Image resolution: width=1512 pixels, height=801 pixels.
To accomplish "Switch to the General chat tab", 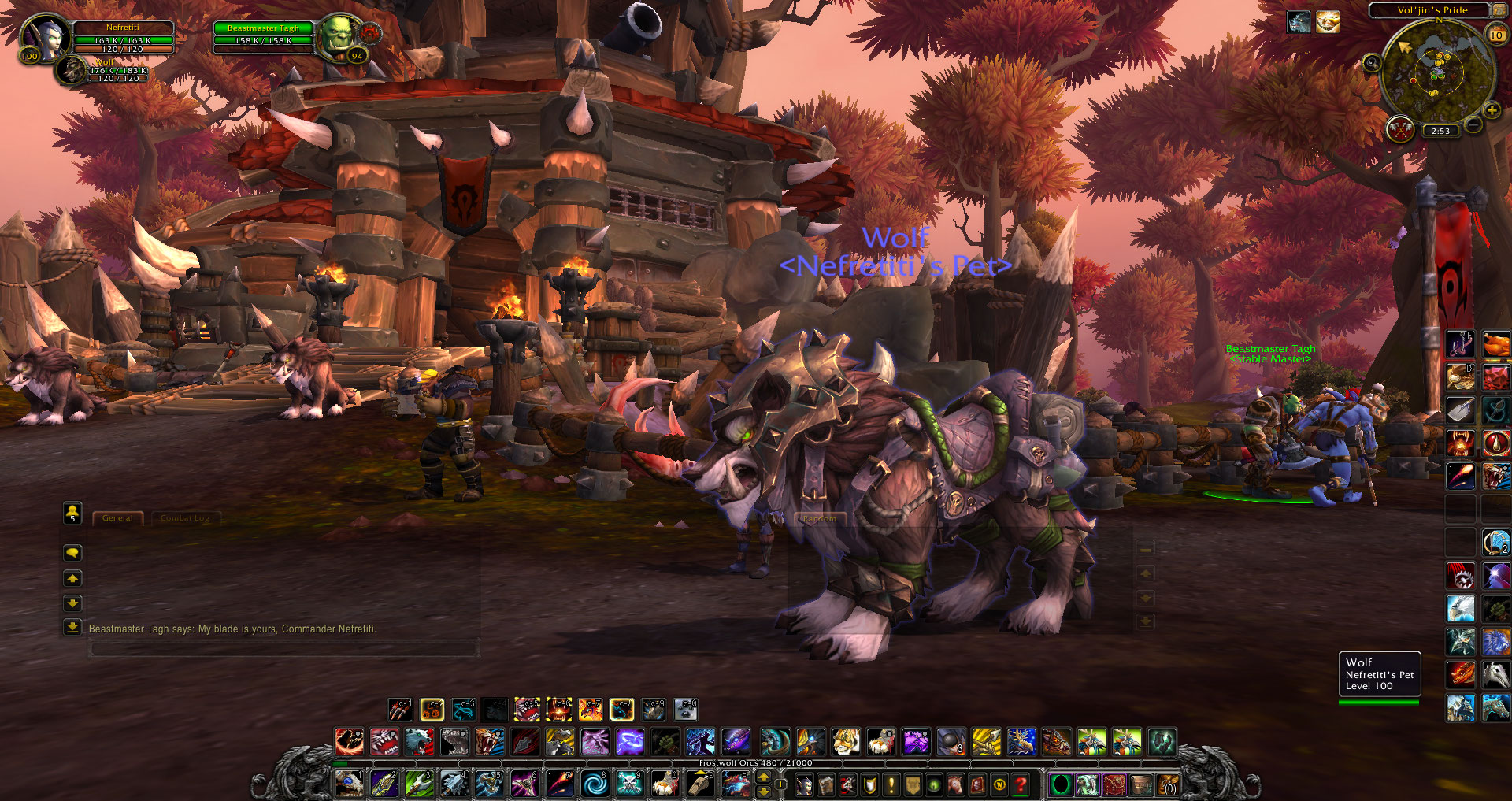I will tap(117, 518).
